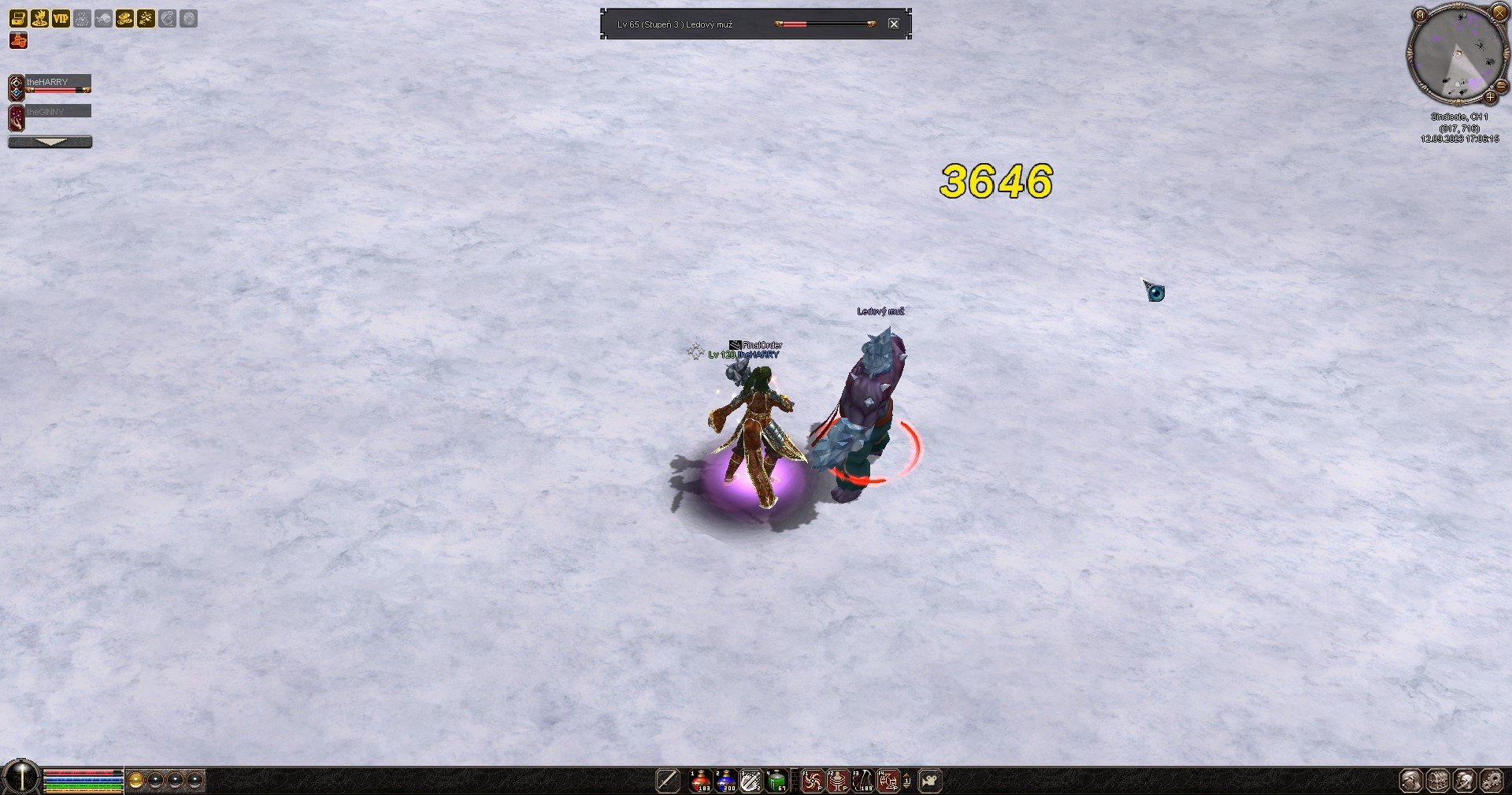Use the green potion in slot 4
Image resolution: width=1512 pixels, height=795 pixels.
click(x=777, y=781)
